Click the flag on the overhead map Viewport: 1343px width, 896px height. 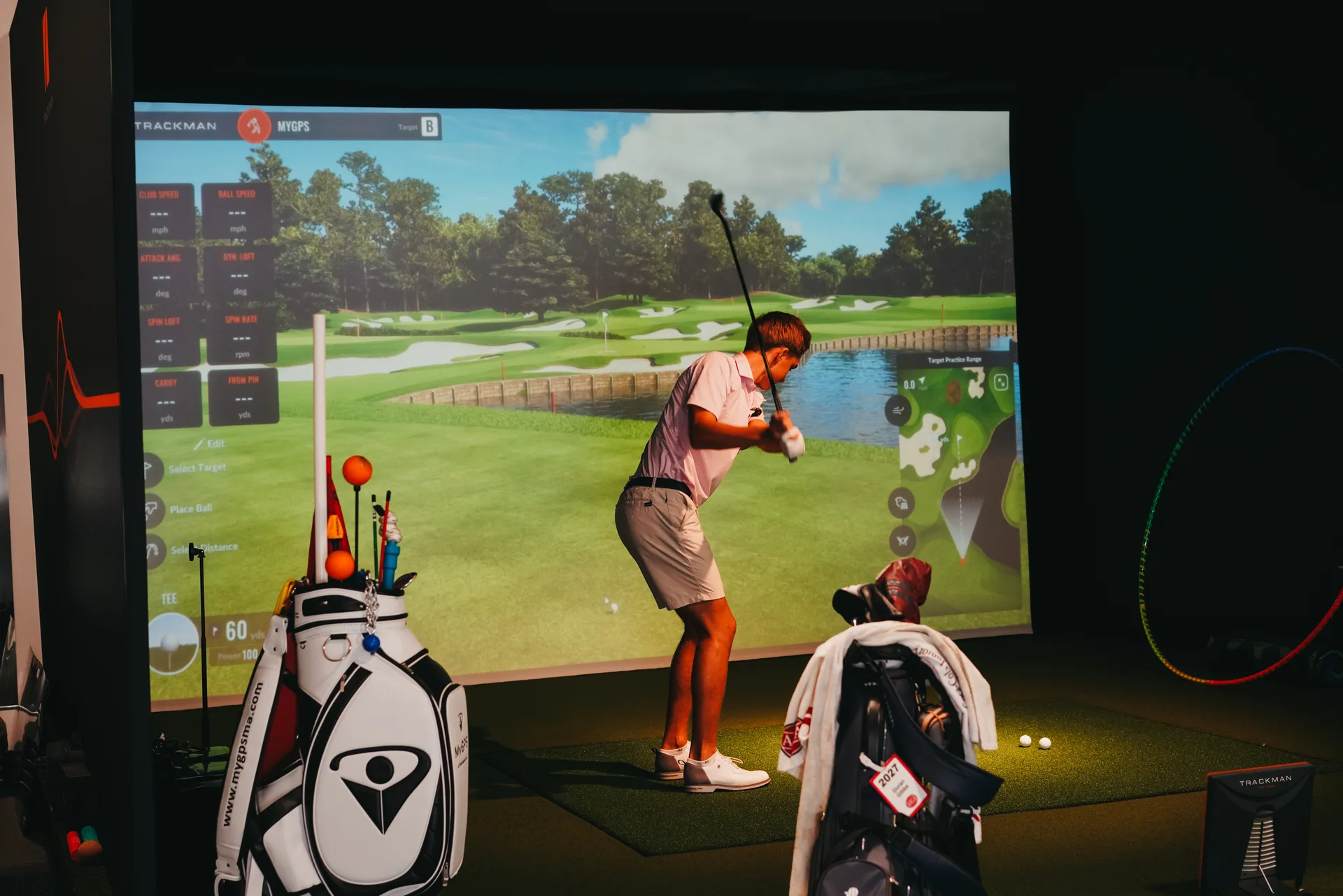point(959,441)
